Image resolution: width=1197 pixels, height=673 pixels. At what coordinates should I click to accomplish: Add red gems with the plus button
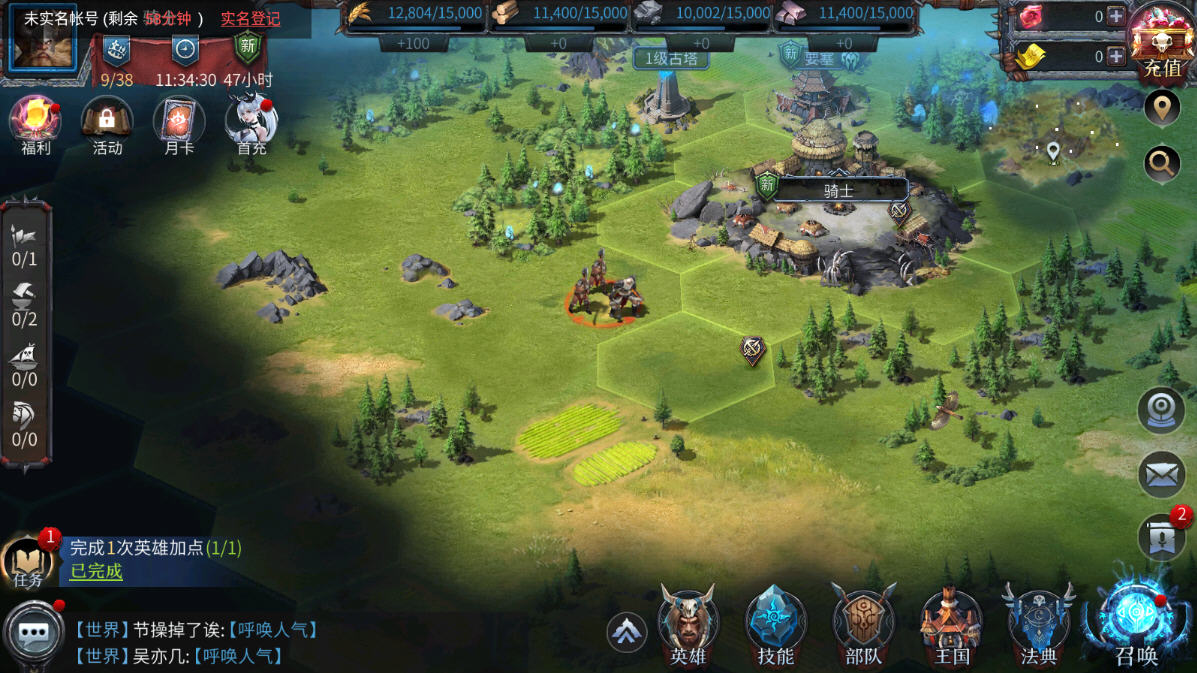coord(1116,16)
